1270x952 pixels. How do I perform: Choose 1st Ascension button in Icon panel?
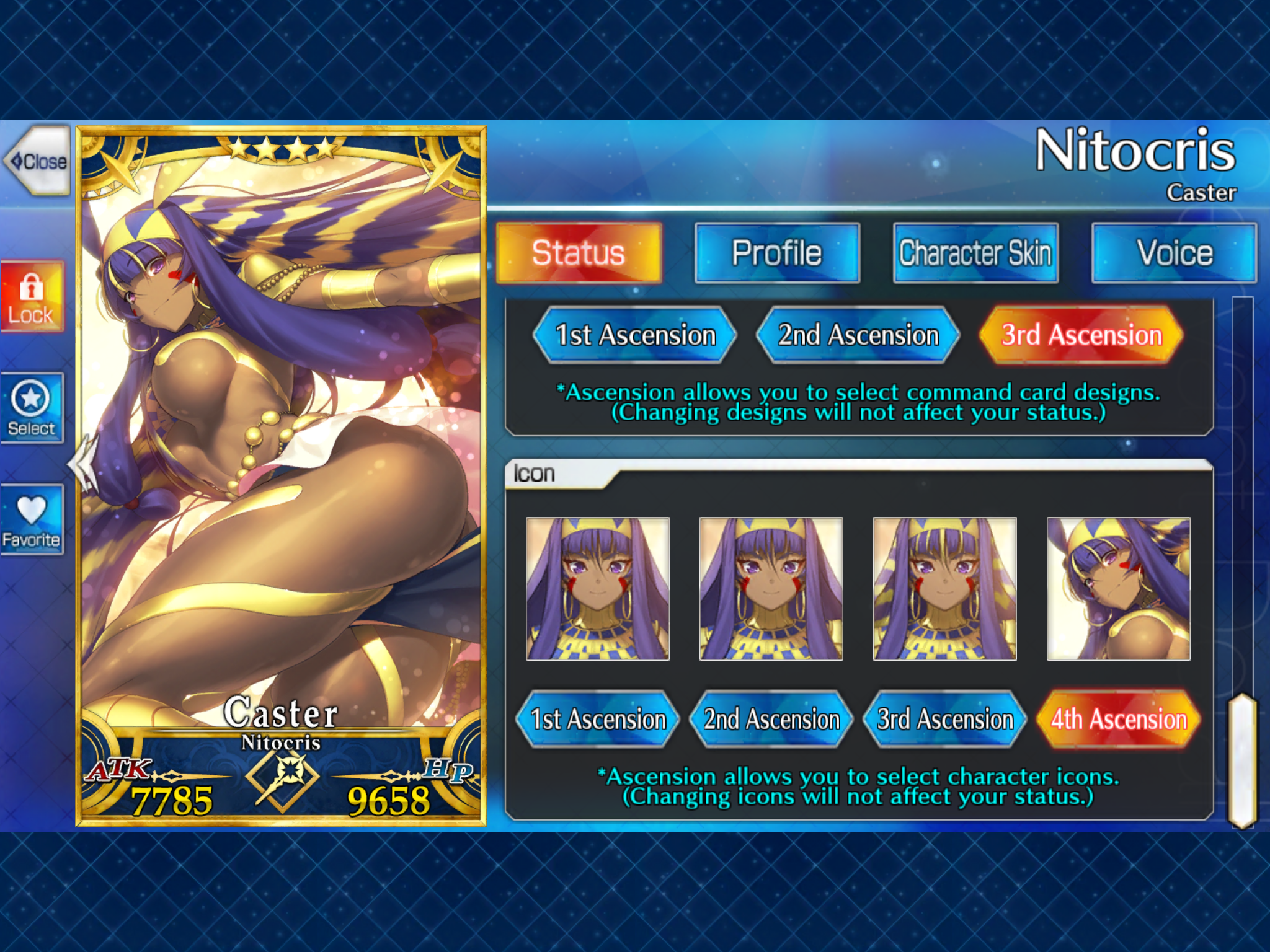point(598,719)
